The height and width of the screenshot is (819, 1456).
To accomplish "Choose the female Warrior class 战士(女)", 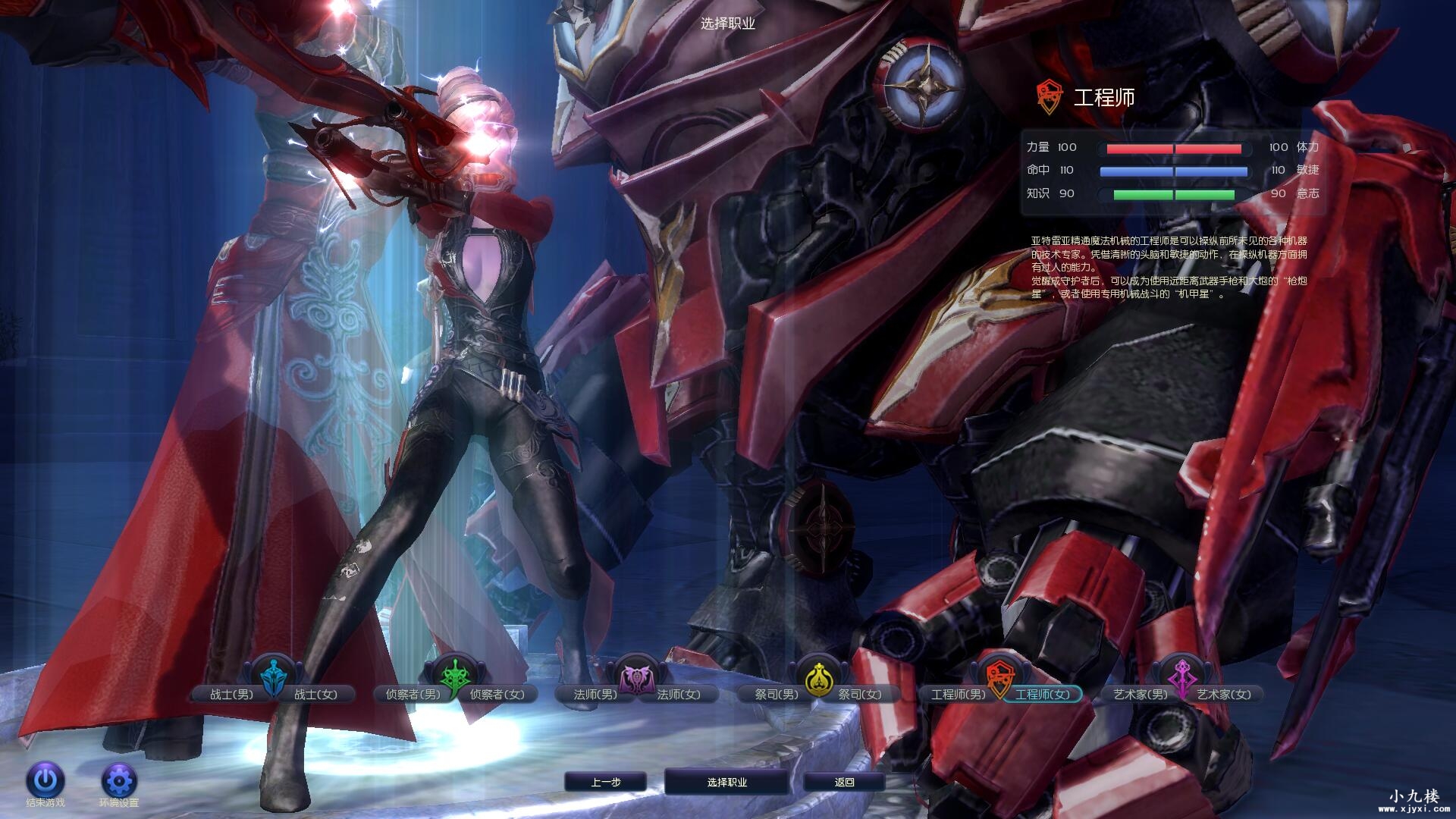I will point(315,694).
